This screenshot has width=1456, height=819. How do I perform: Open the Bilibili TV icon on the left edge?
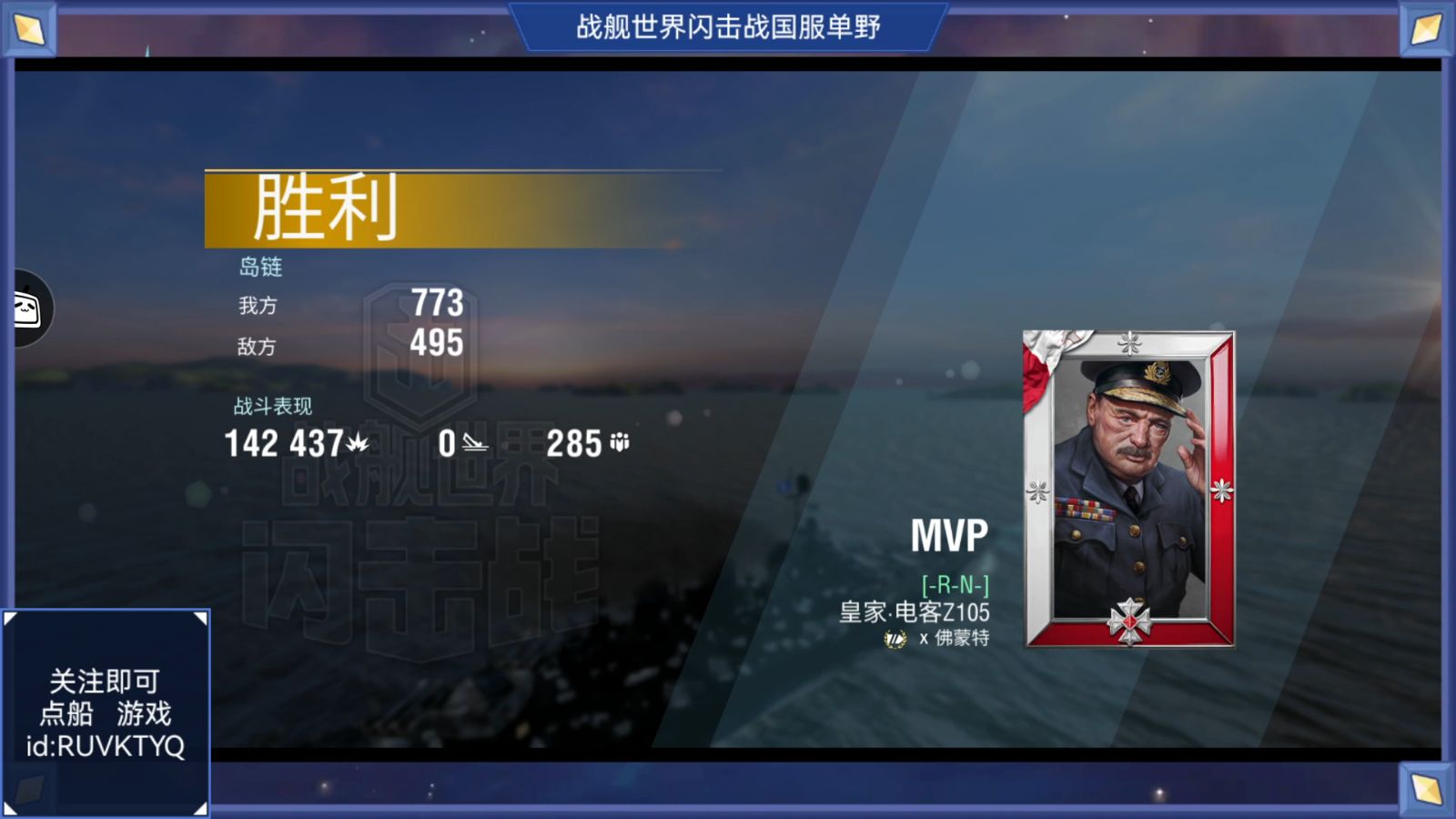click(x=25, y=308)
